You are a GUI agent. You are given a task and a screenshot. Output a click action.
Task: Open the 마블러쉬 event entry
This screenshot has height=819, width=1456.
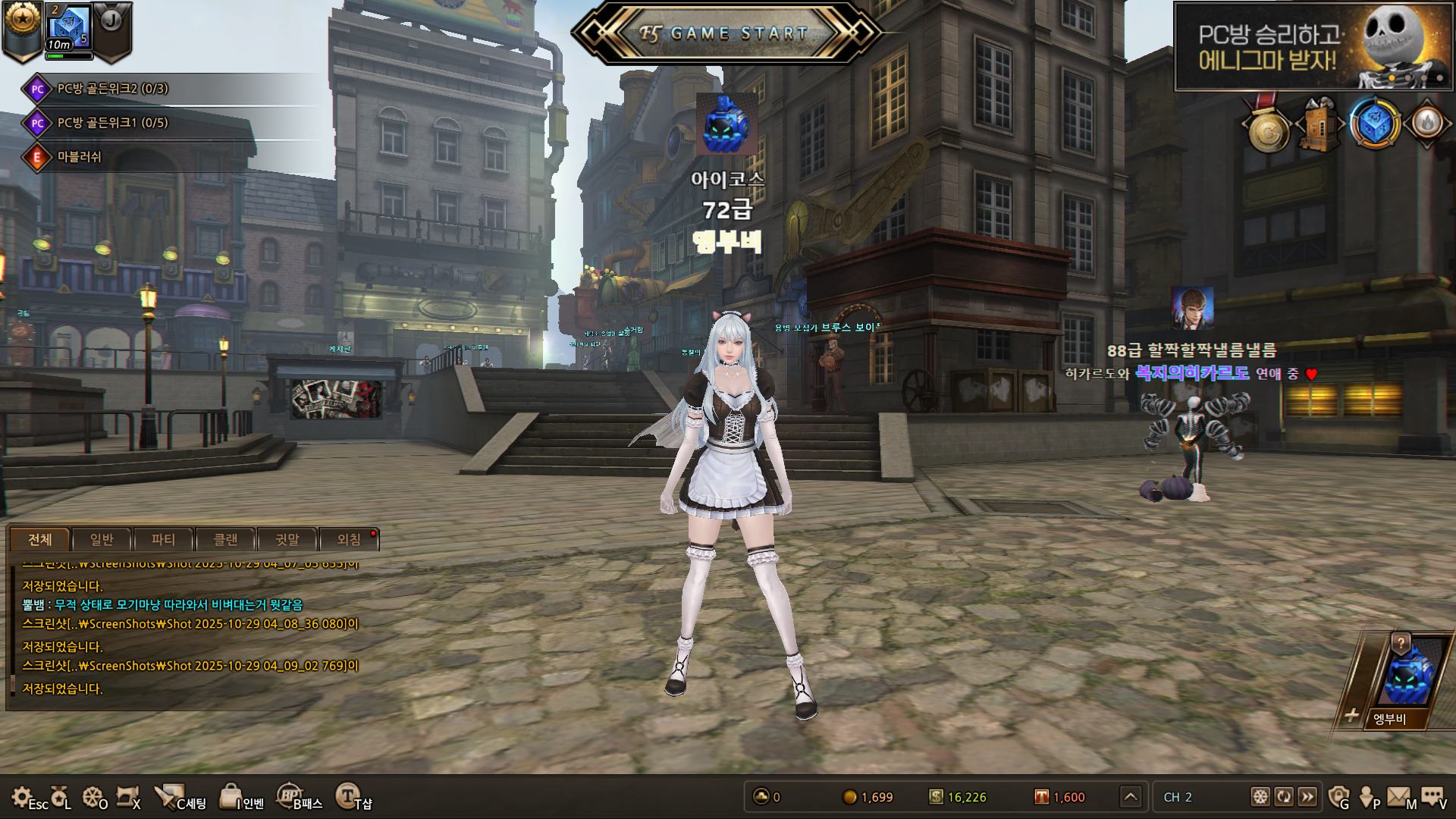point(79,157)
